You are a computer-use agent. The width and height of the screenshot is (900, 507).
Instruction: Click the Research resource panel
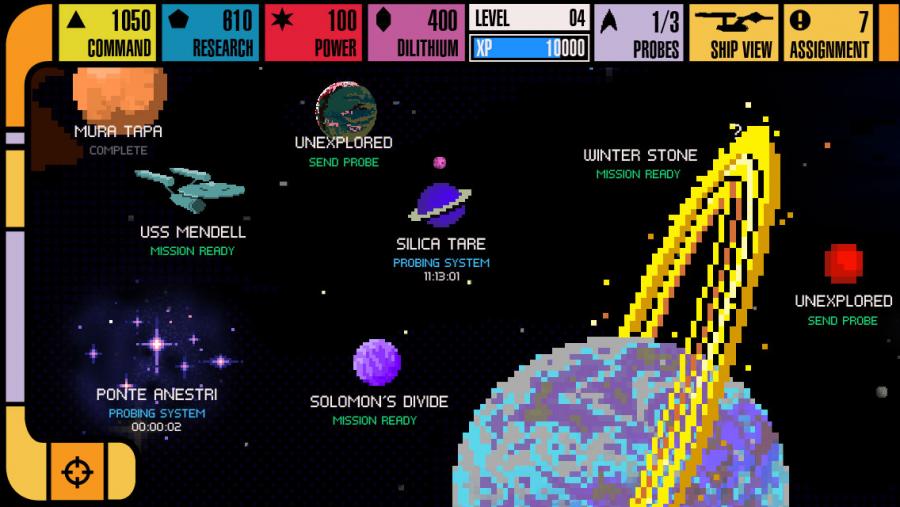(209, 32)
